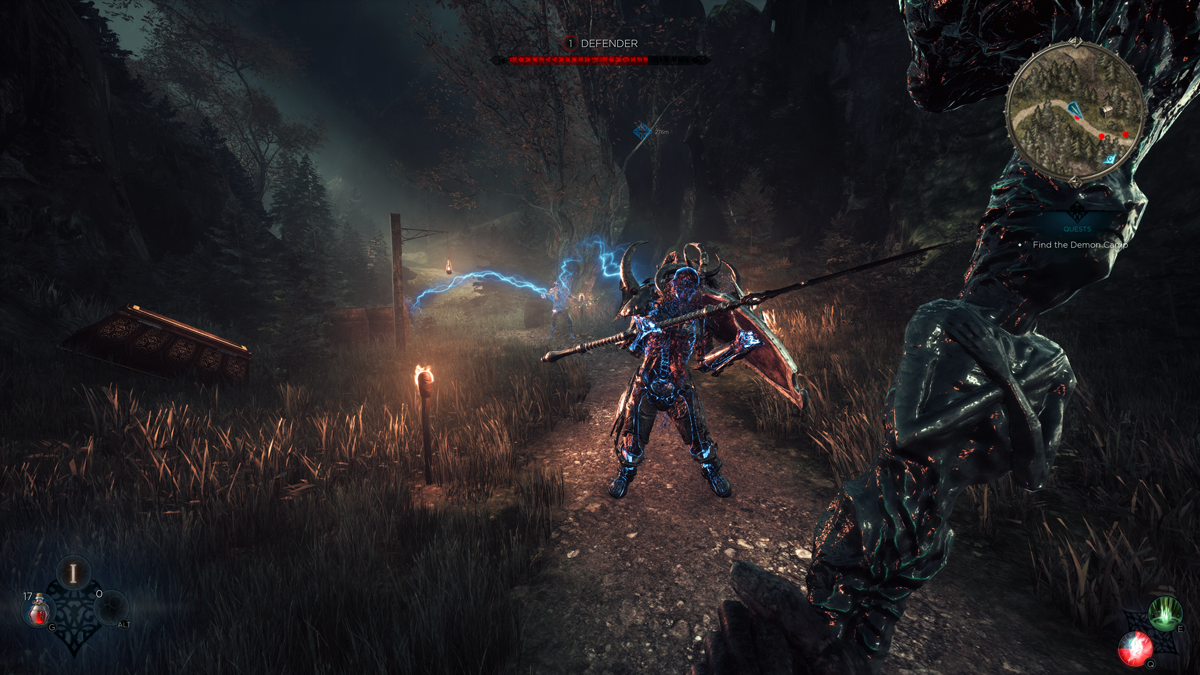Open the circular forest minimap

tap(1075, 111)
